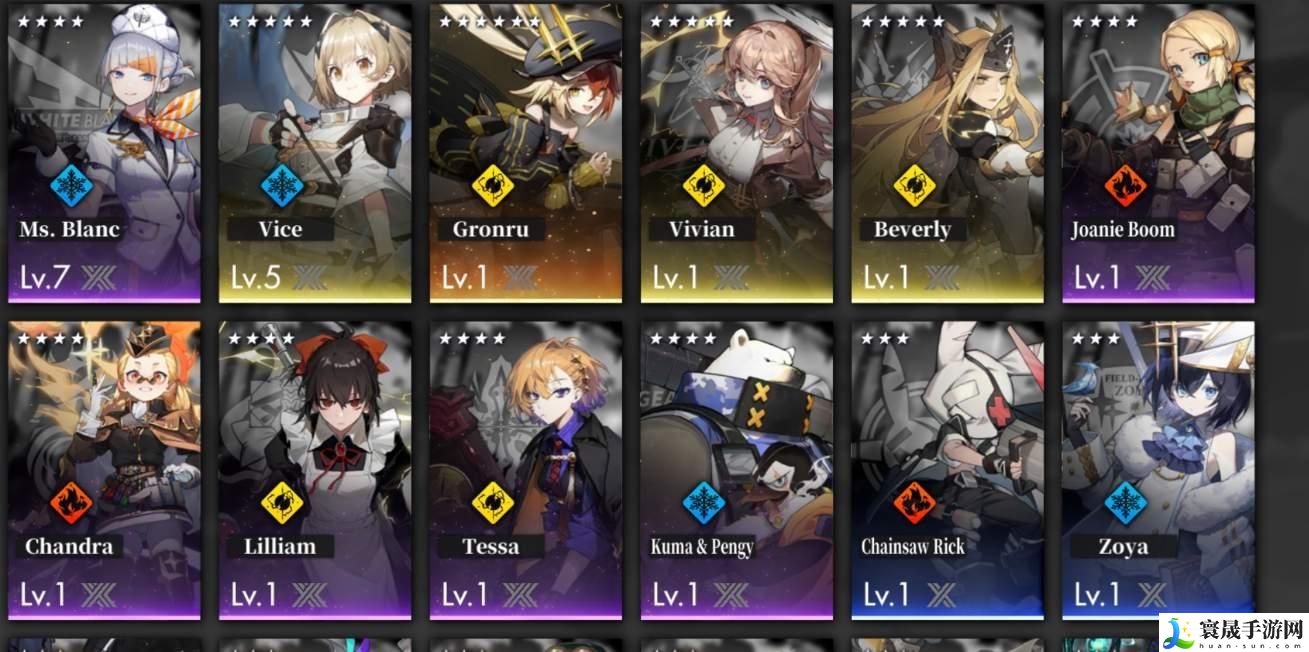The image size is (1309, 652).
Task: Choose the Zoya character card
Action: tap(1159, 468)
